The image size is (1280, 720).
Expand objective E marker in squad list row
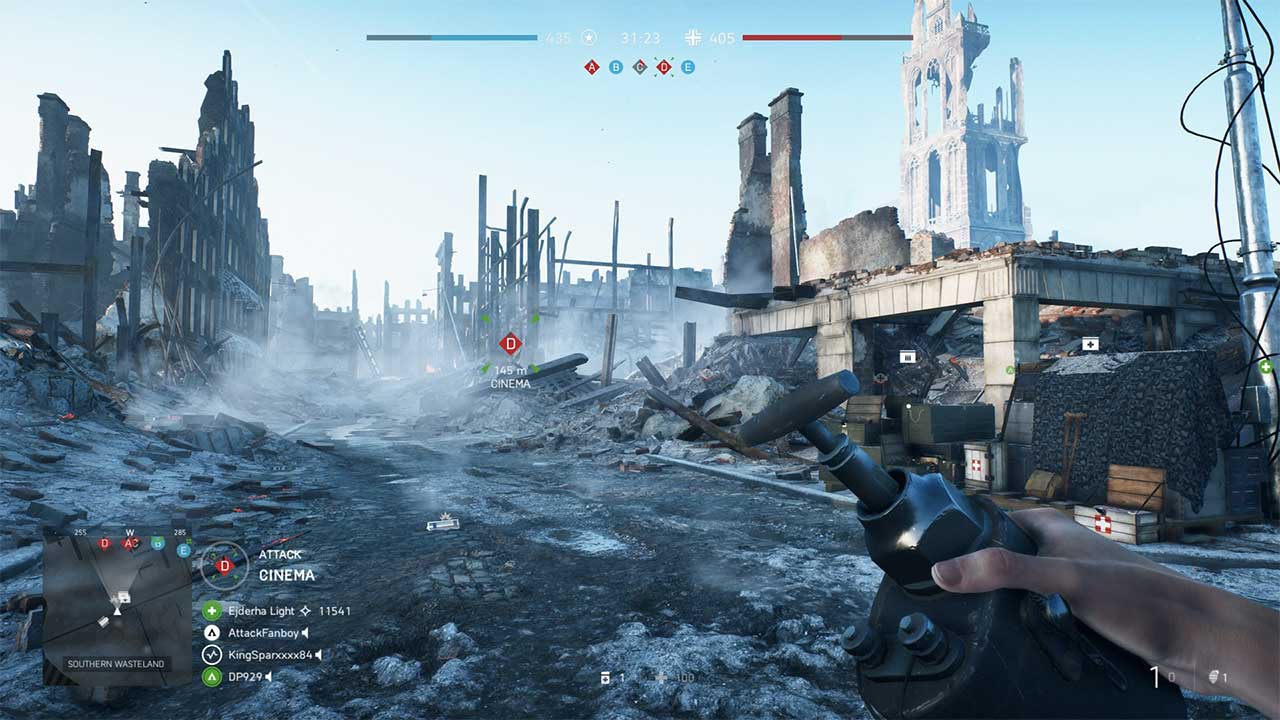coord(182,548)
